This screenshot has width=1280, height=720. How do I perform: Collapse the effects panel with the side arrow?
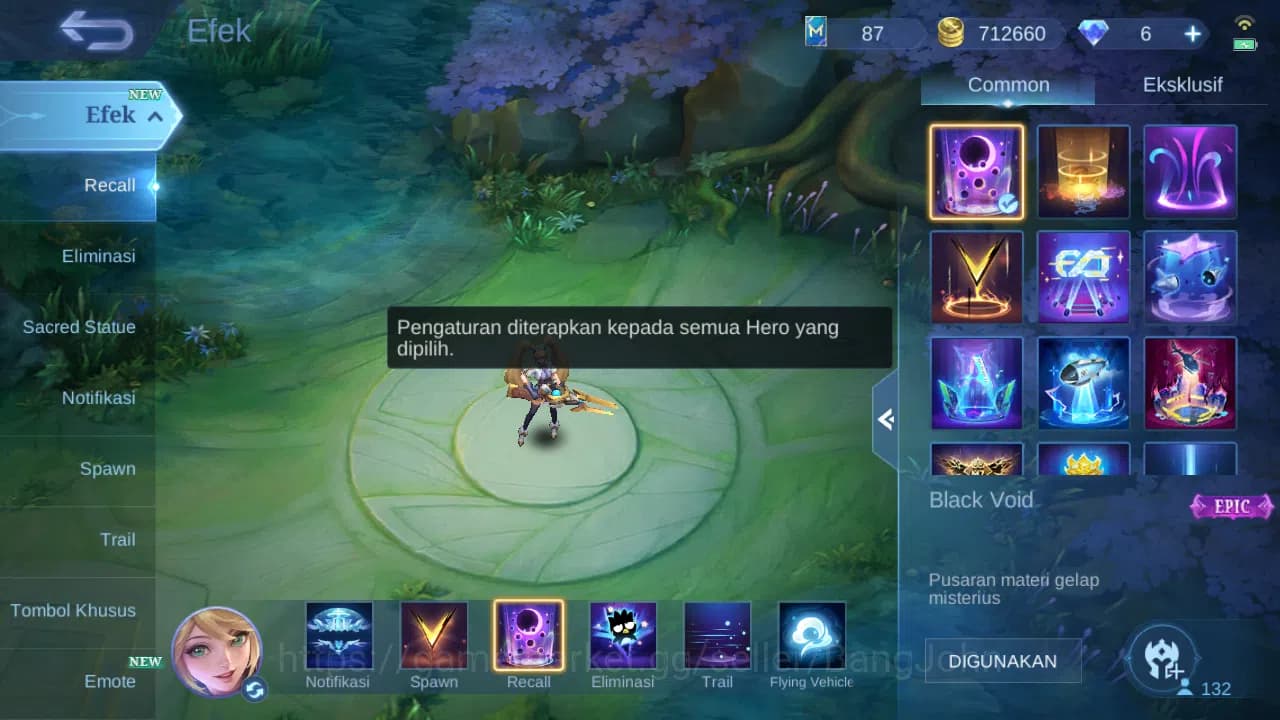[884, 419]
